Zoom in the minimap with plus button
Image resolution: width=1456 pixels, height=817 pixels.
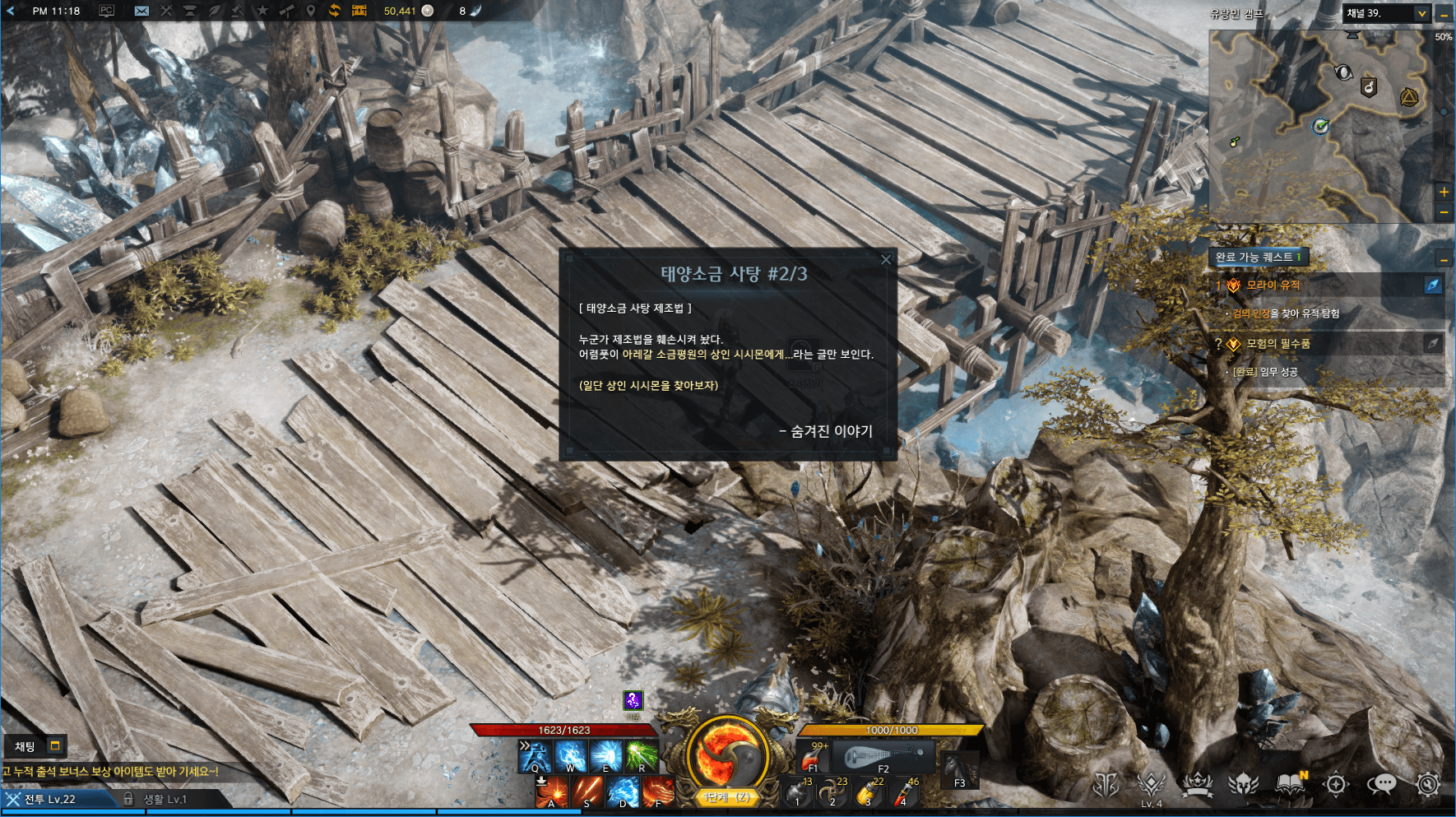click(1444, 192)
